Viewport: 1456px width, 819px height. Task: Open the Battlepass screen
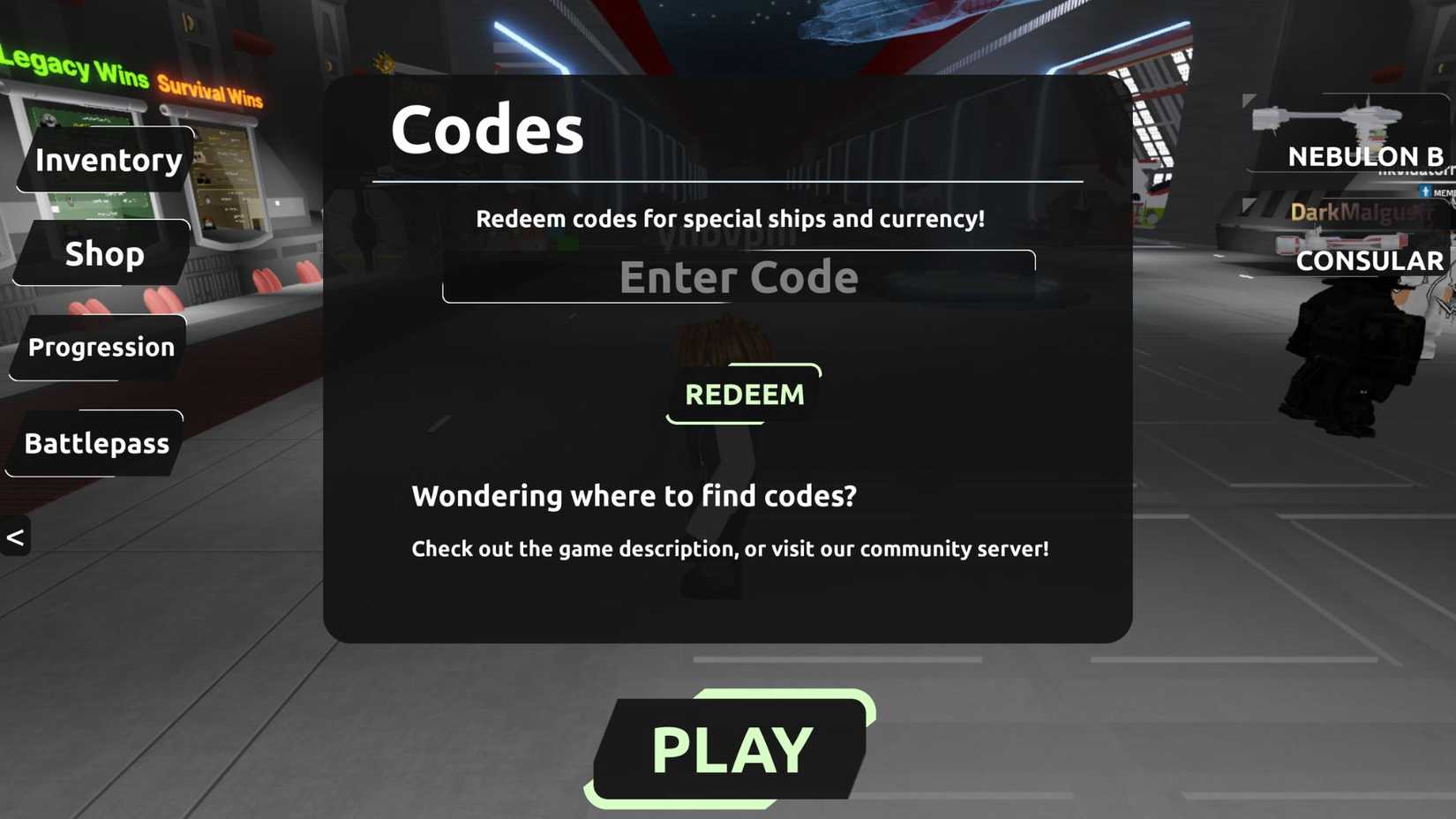pos(97,444)
